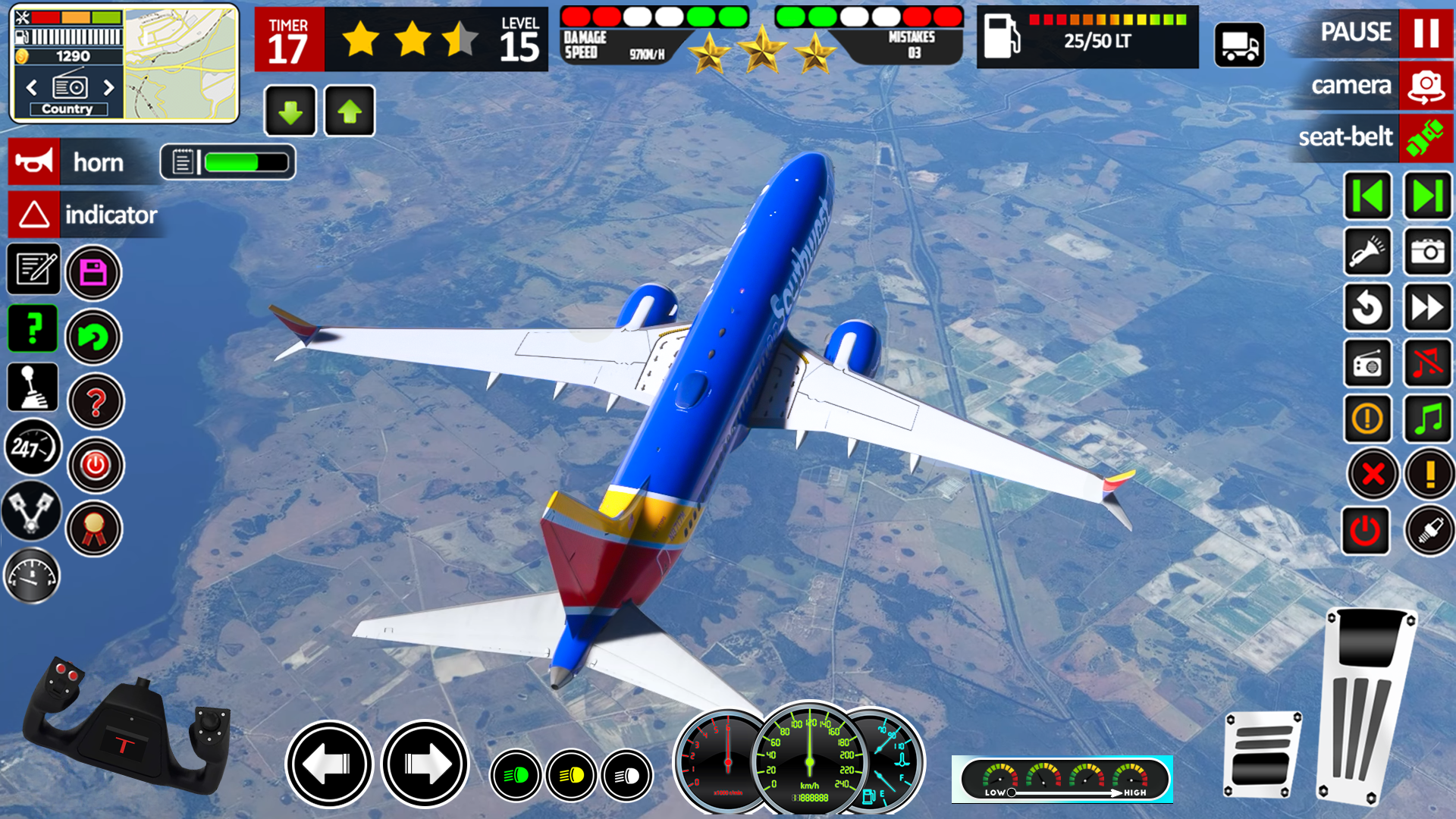Open the minimap in the corner
The image size is (1456, 819).
click(181, 64)
